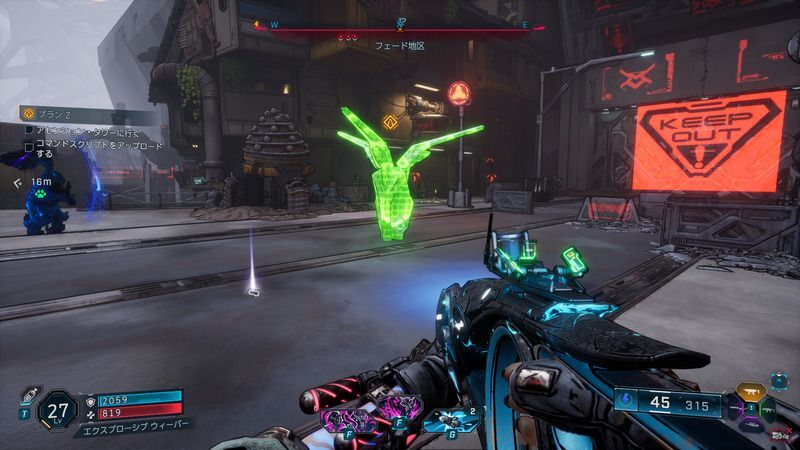Choose the purple bottom weapon slot
This screenshot has height=450, width=800.
(x=749, y=426)
